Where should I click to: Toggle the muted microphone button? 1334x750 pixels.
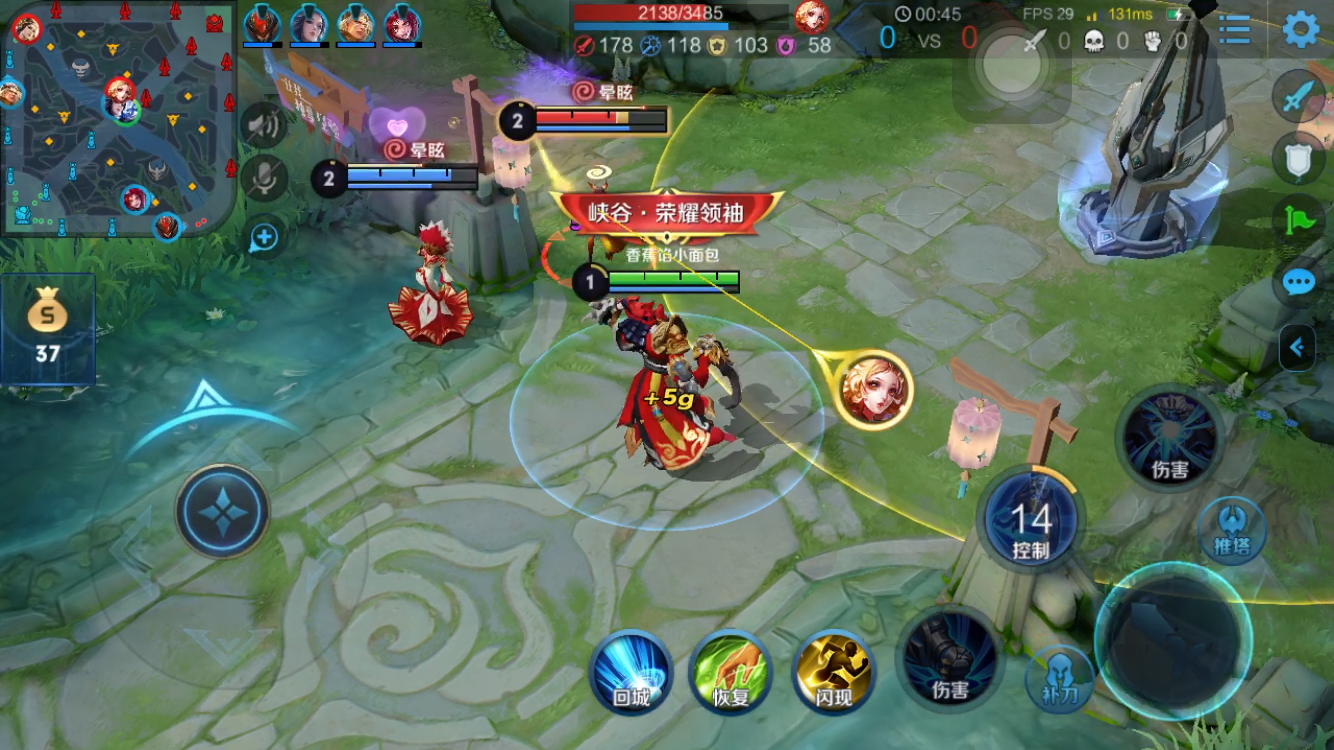point(264,179)
